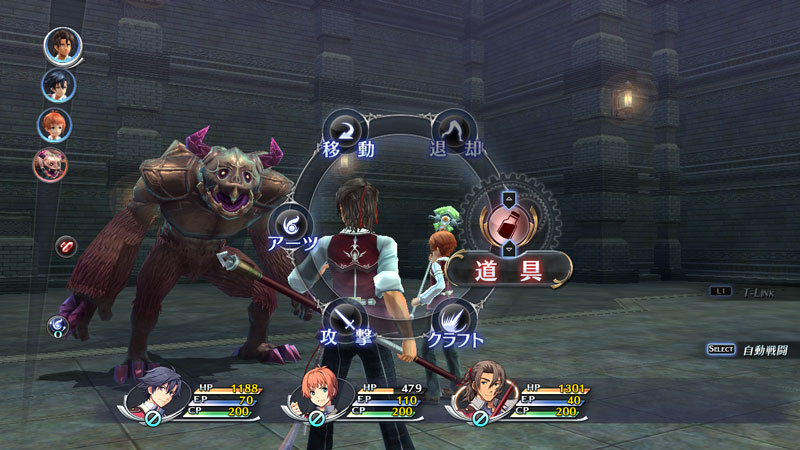Select the top turn-order portrait
The height and width of the screenshot is (450, 800).
[61, 46]
